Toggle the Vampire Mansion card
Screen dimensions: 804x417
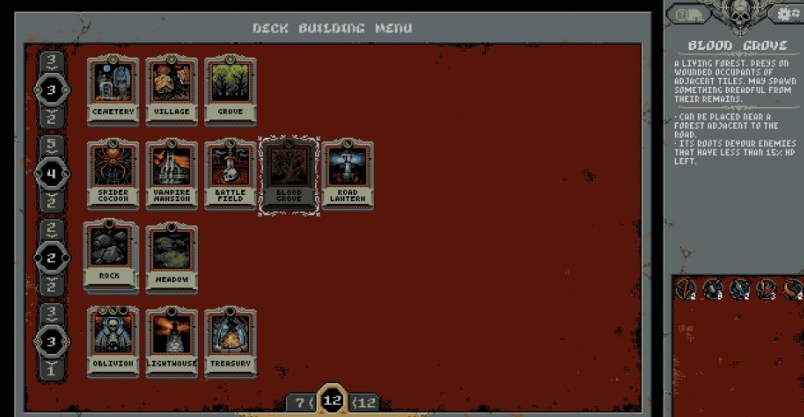coord(171,175)
